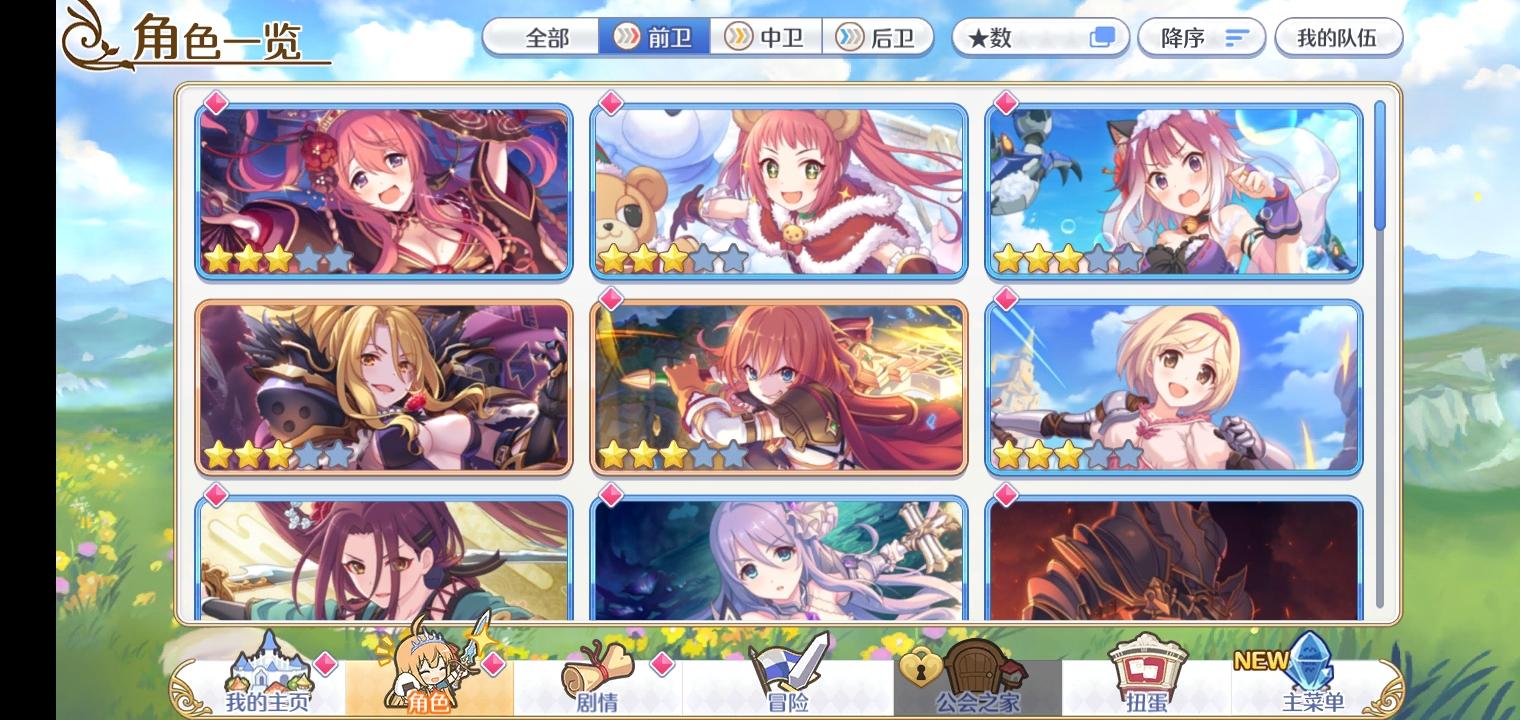Toggle the square multi-select icon beside ★数
Screen dimensions: 1520x720
click(1101, 36)
